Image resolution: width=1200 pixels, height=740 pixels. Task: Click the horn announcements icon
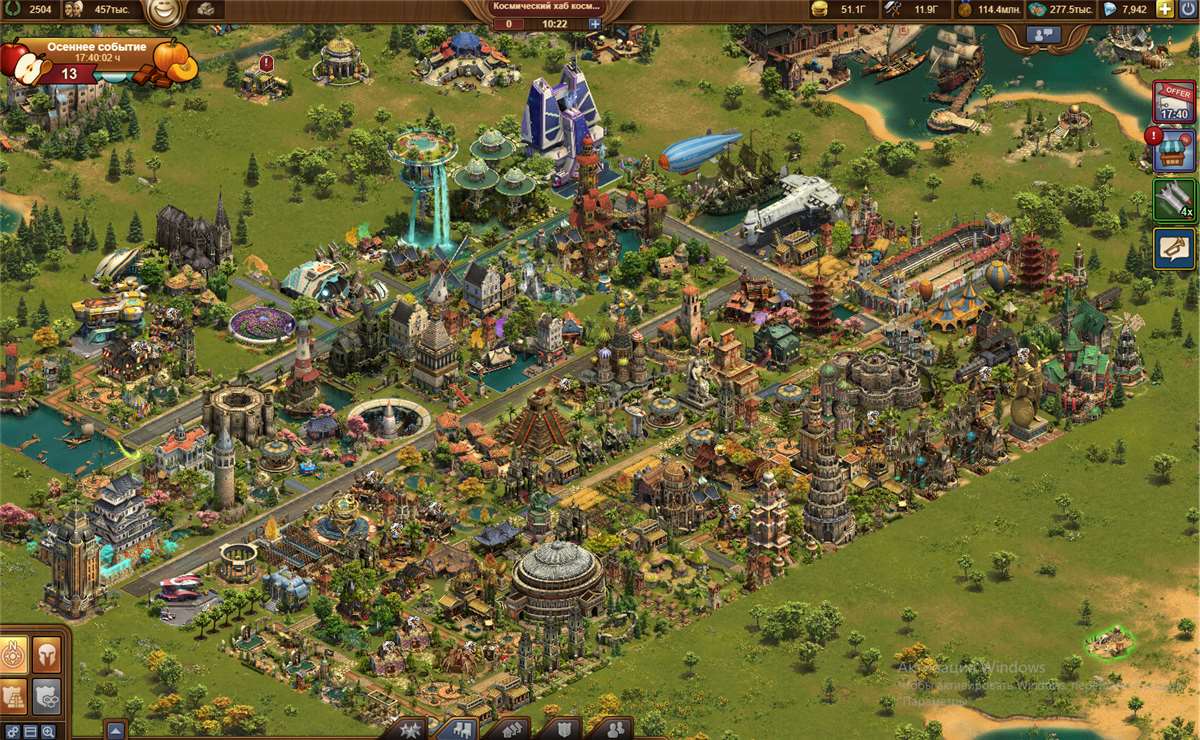[x=1174, y=248]
